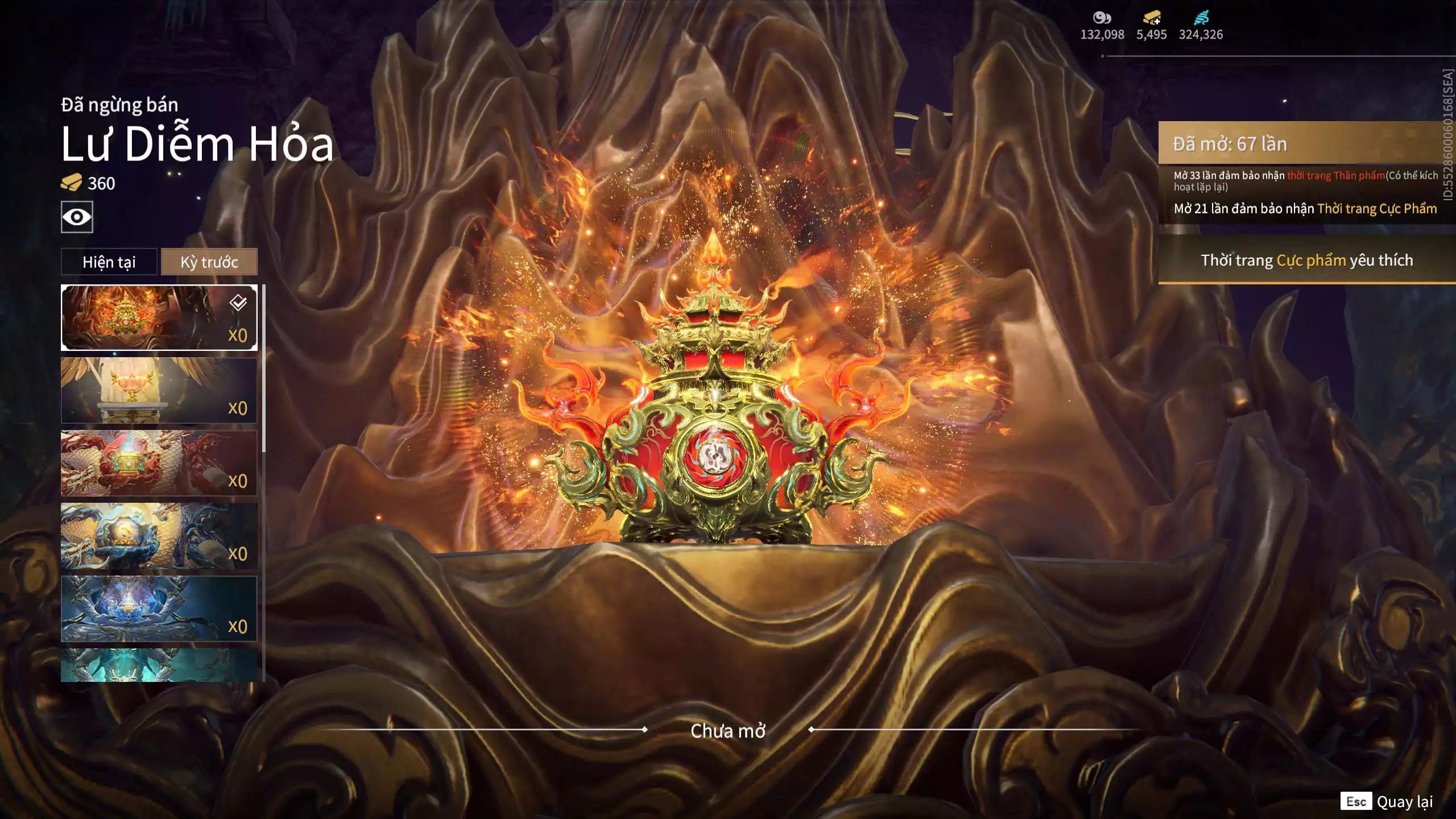Open Thời trang Cực phẩm yêu thích
Viewport: 1456px width, 819px height.
(1306, 260)
